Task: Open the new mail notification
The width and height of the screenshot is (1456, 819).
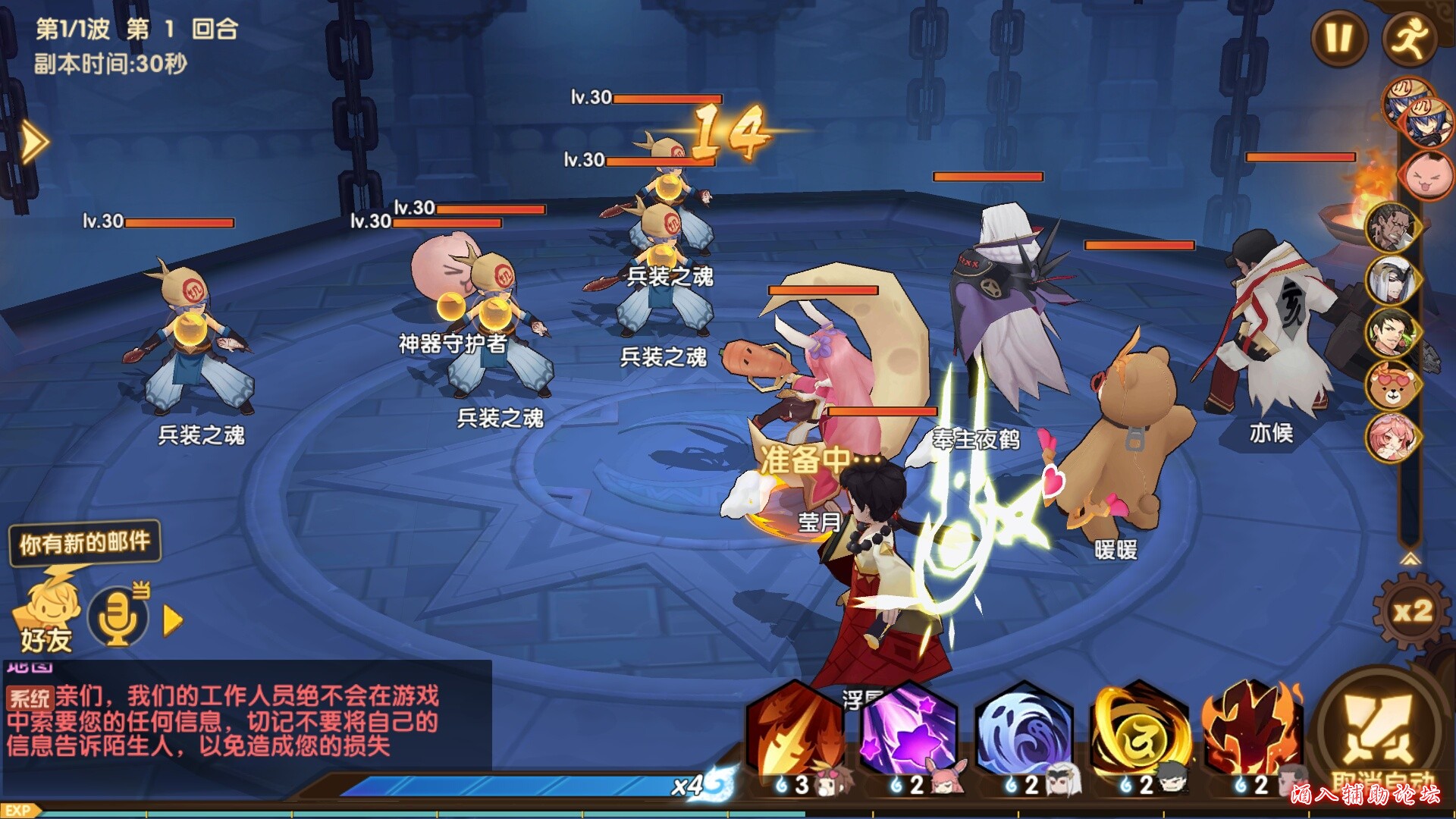Action: [85, 542]
